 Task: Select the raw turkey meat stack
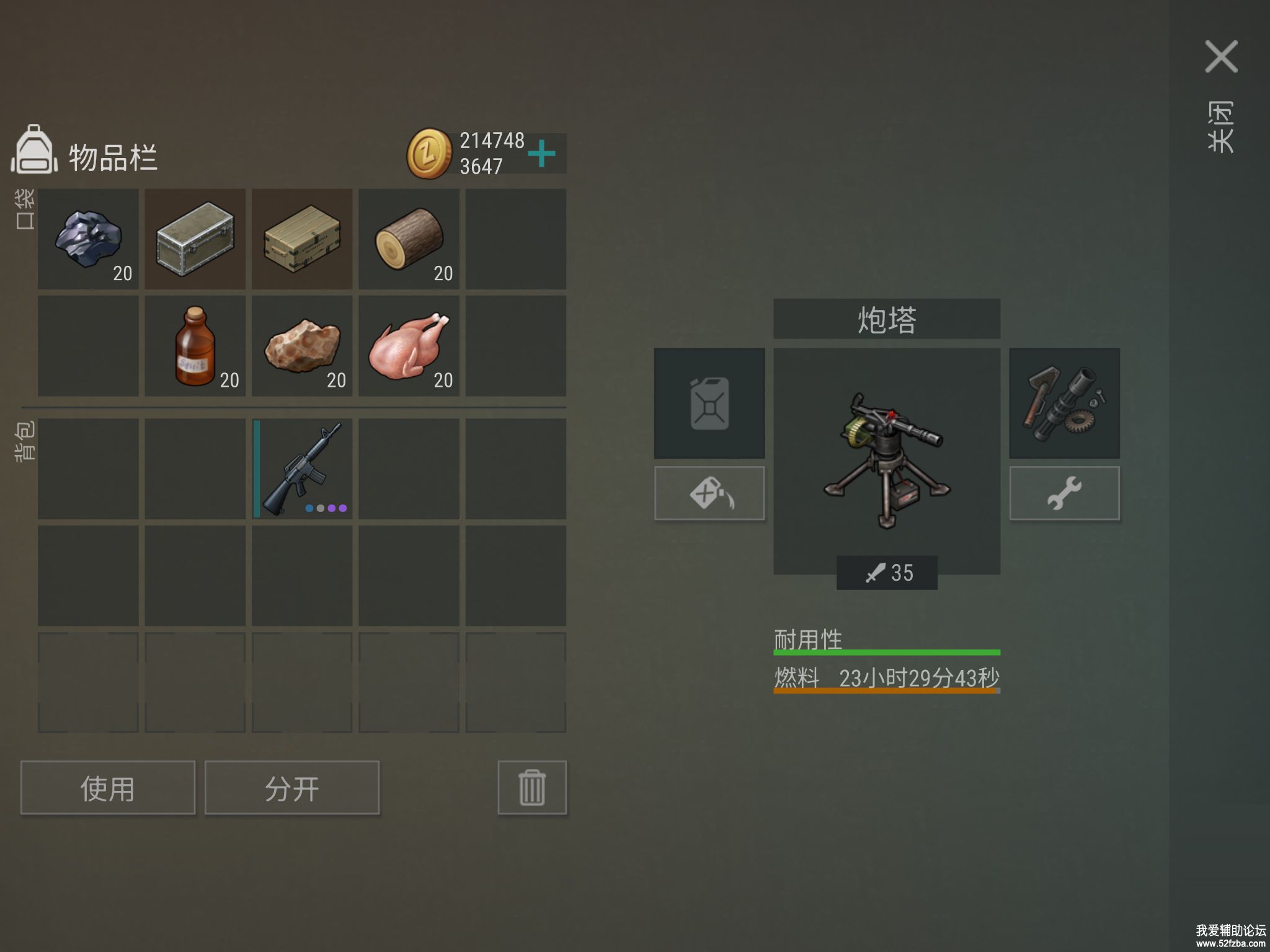click(x=409, y=346)
